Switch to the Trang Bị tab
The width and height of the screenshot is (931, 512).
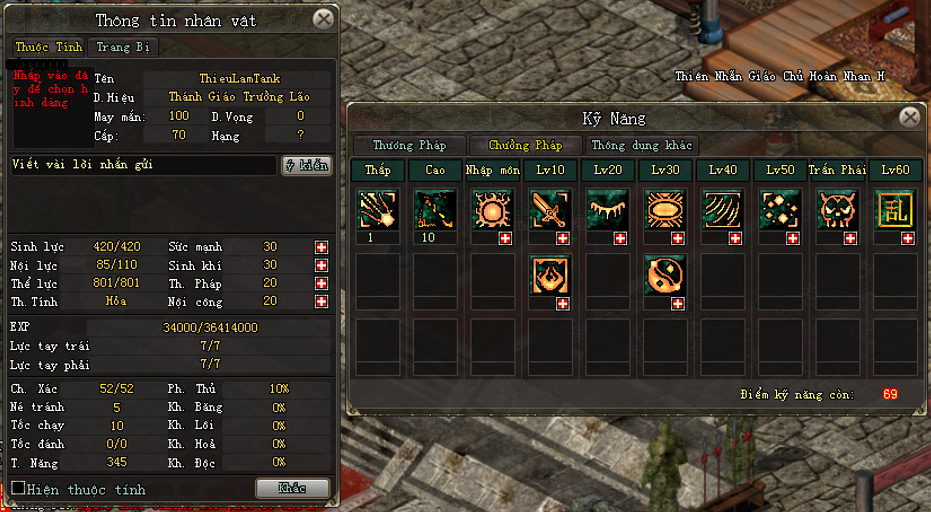[124, 47]
